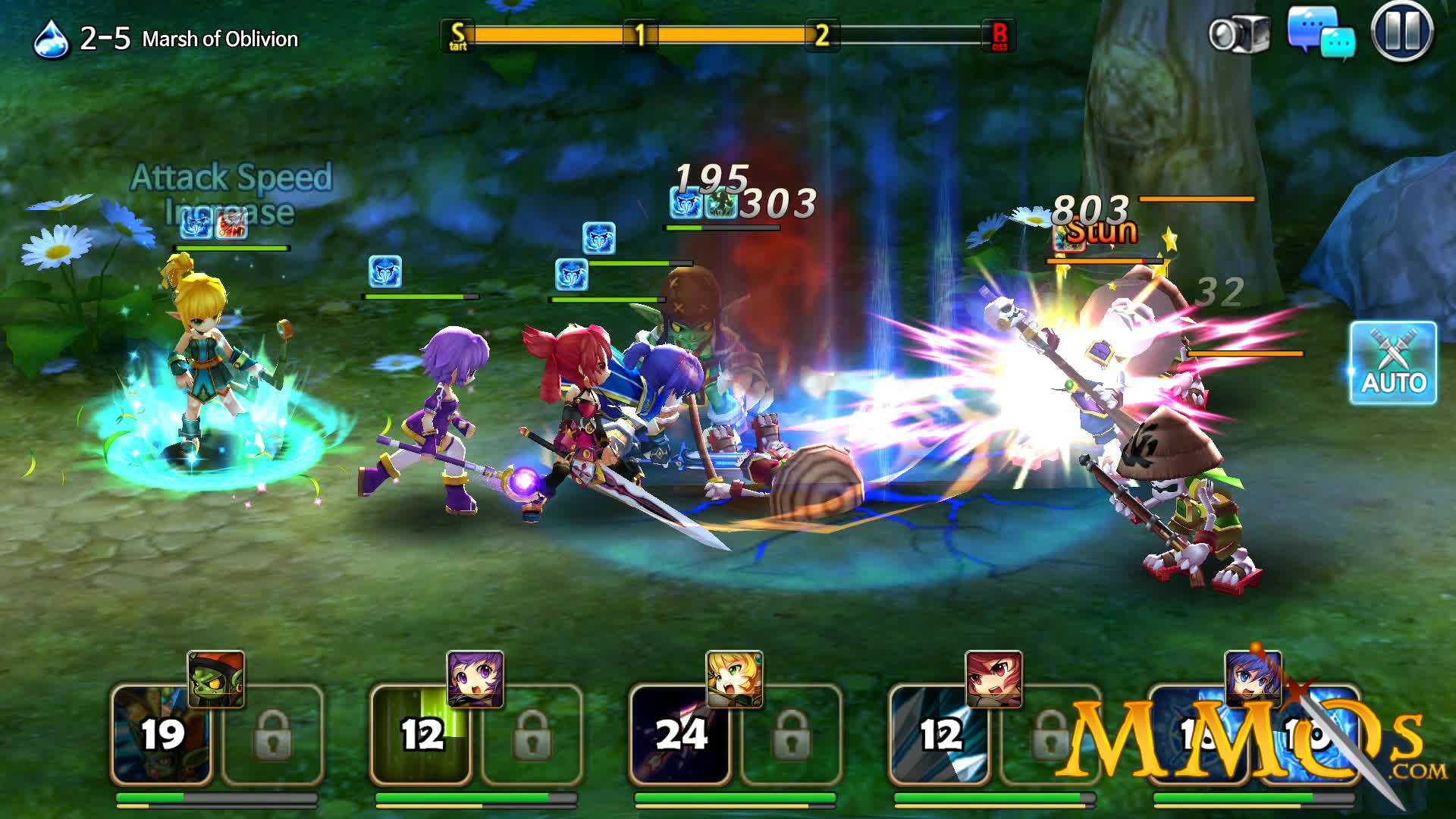
Task: Trigger the blonde elf's skill showing 24
Action: tap(680, 734)
